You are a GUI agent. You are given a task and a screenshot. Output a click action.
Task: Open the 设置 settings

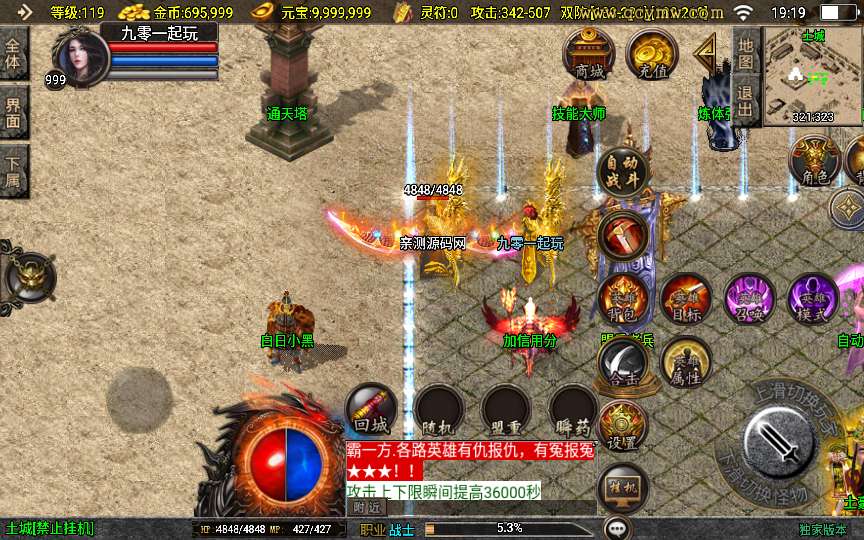tap(623, 427)
